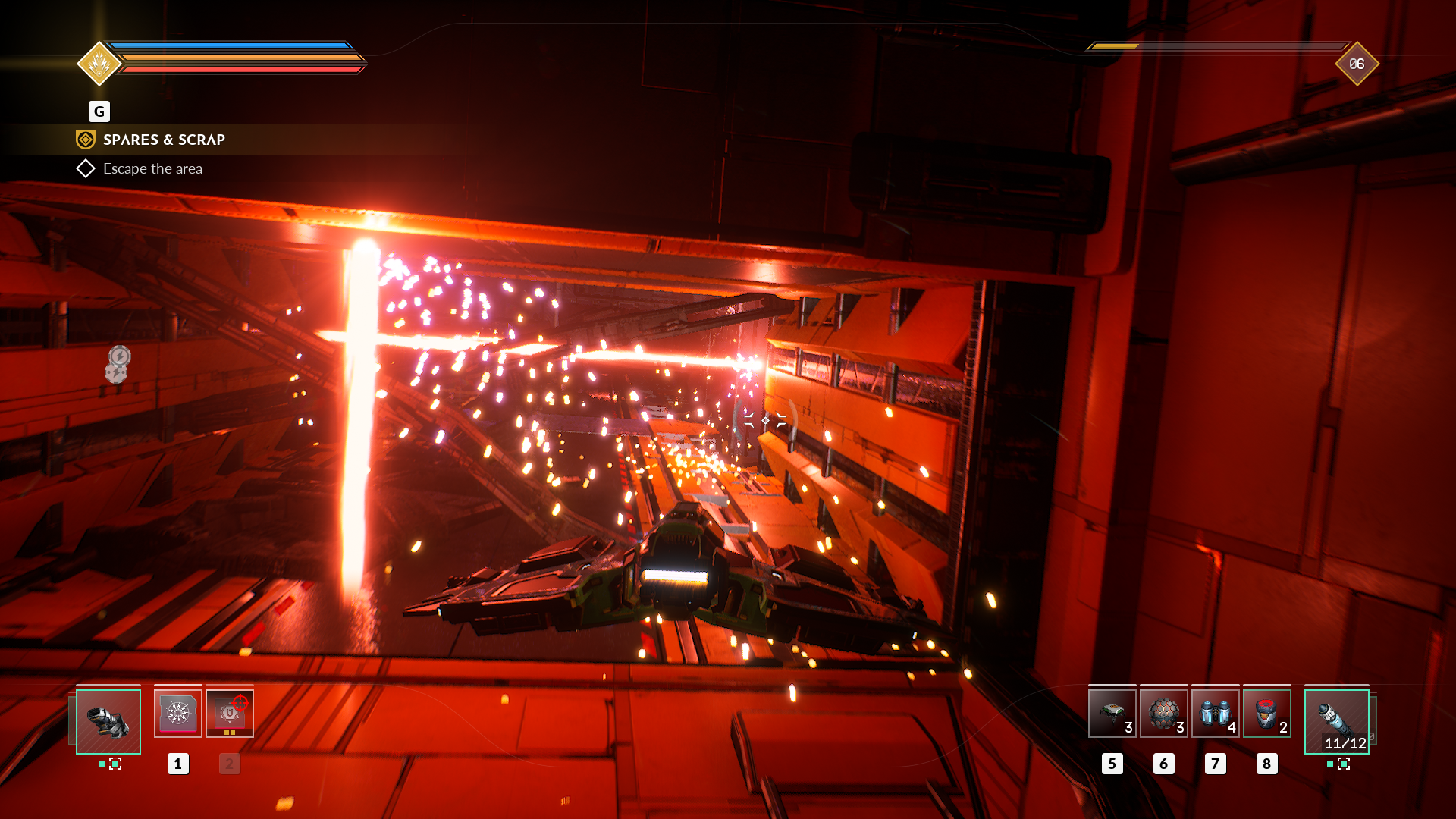The width and height of the screenshot is (1456, 819).
Task: Select the missile launcher showing 11/12 ammo
Action: coord(1335,720)
